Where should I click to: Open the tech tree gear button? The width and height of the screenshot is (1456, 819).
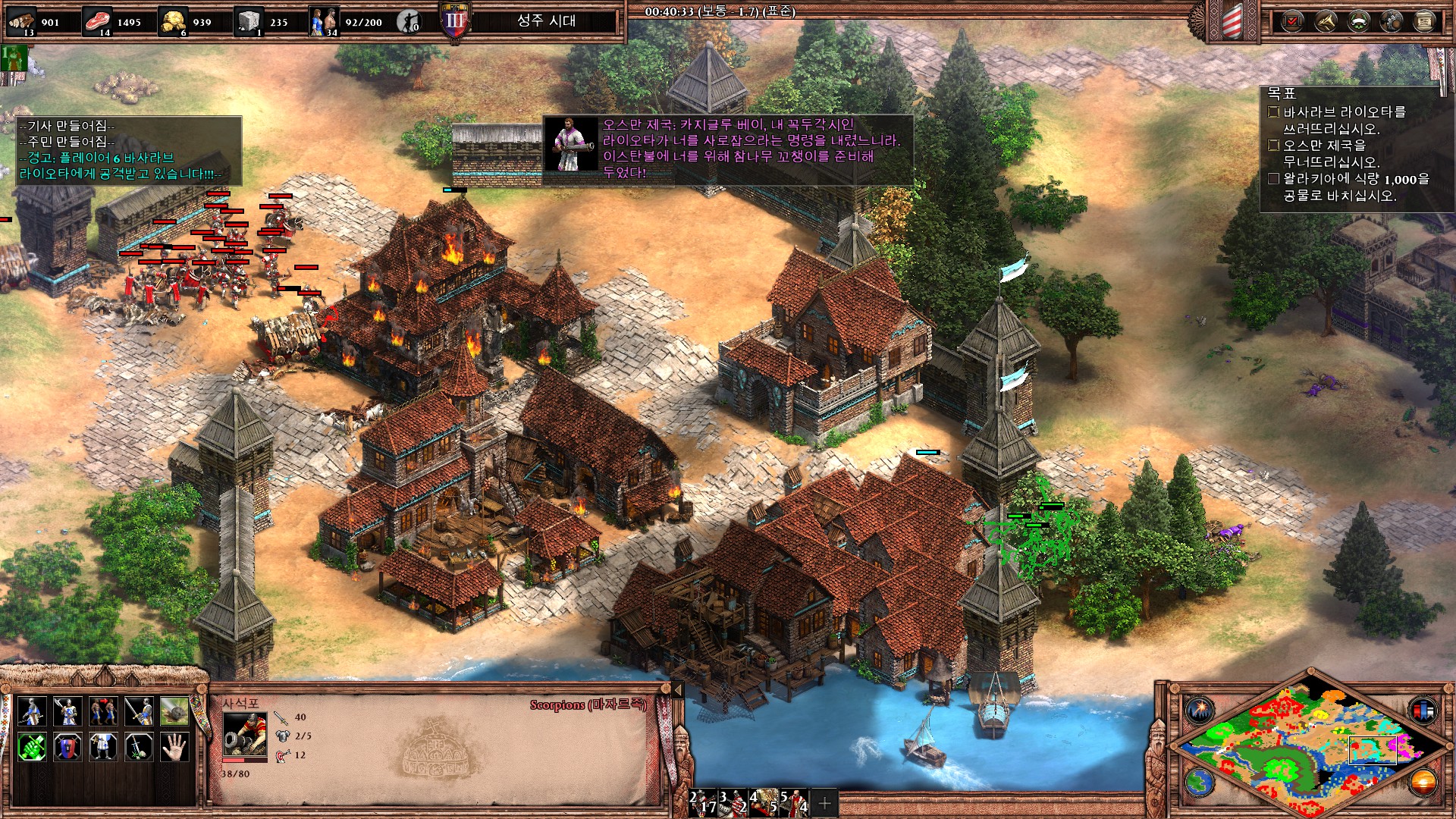click(1392, 21)
